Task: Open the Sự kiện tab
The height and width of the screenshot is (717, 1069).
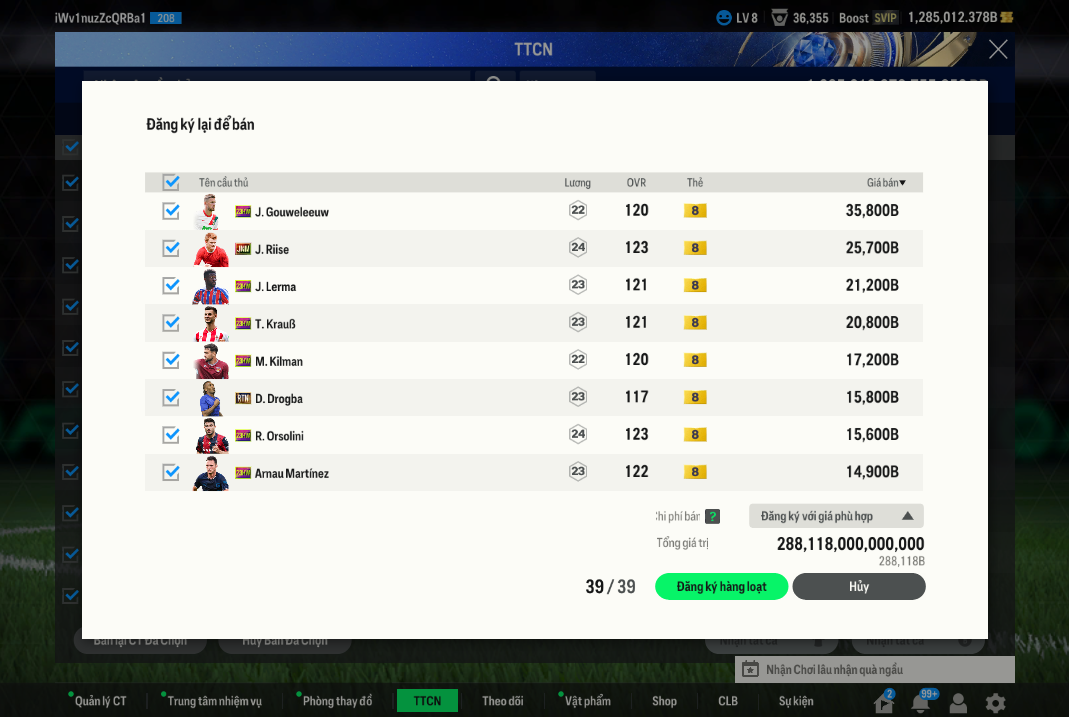Action: (796, 701)
